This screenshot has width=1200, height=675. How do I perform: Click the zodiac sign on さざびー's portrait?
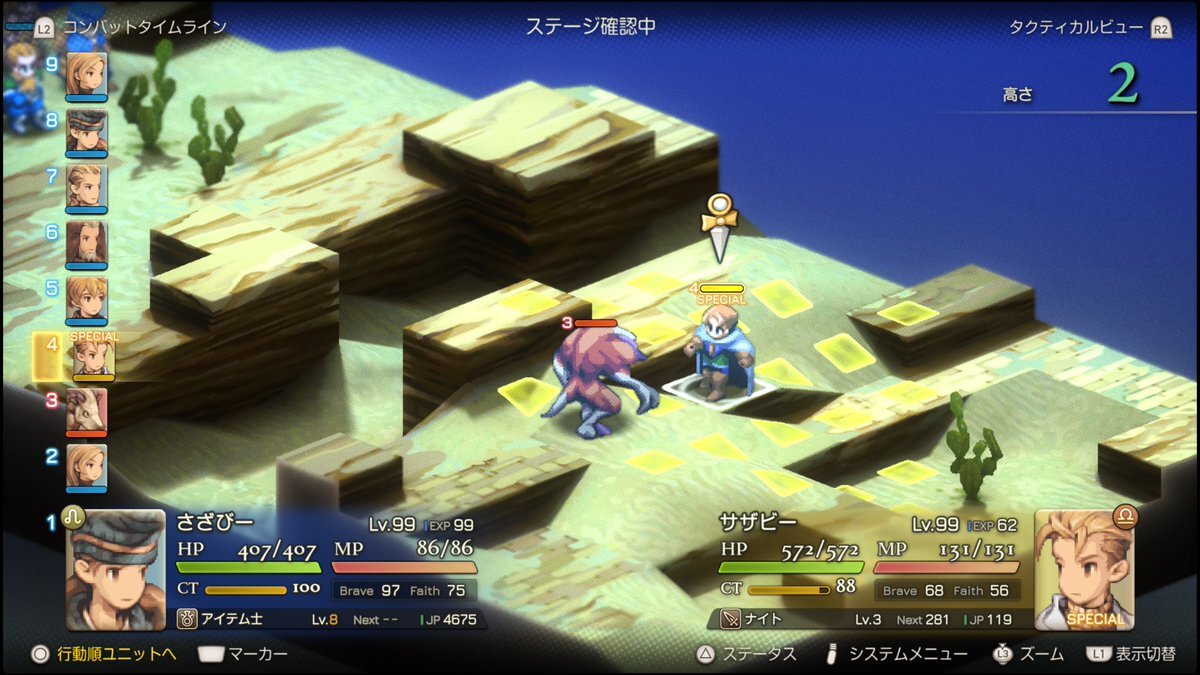pyautogui.click(x=74, y=517)
